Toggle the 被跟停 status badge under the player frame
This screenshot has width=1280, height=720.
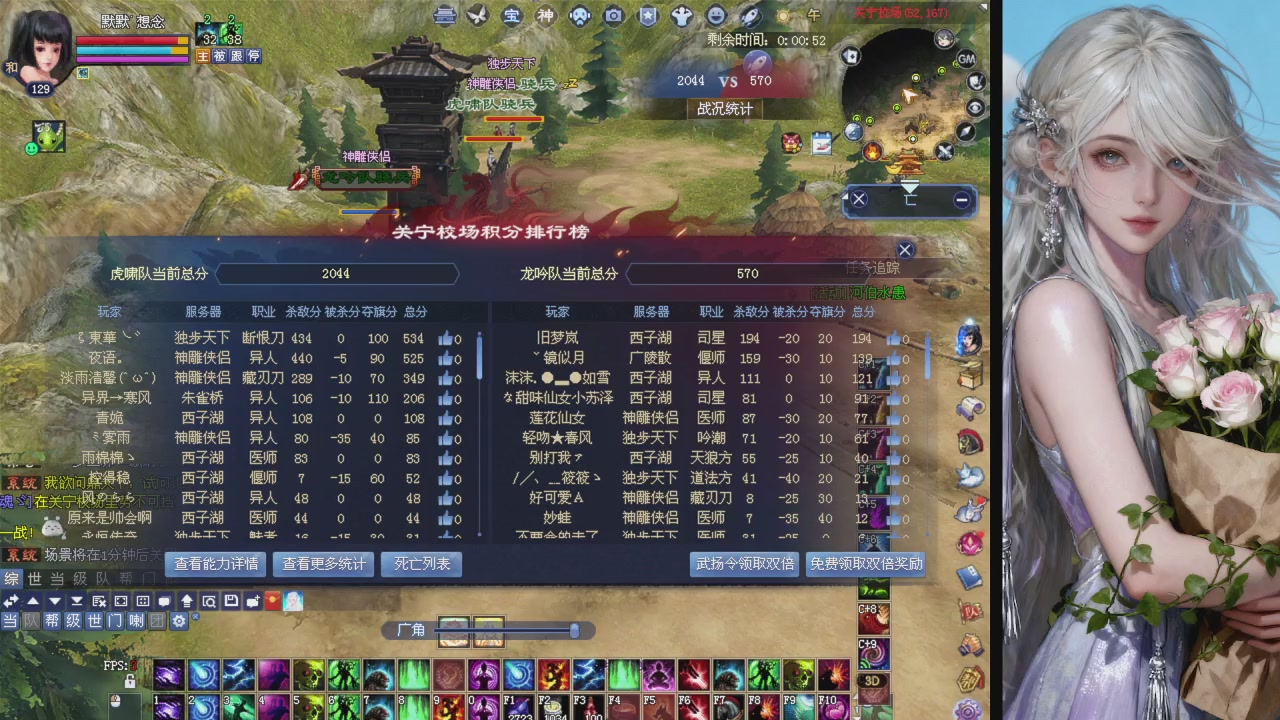[238, 56]
